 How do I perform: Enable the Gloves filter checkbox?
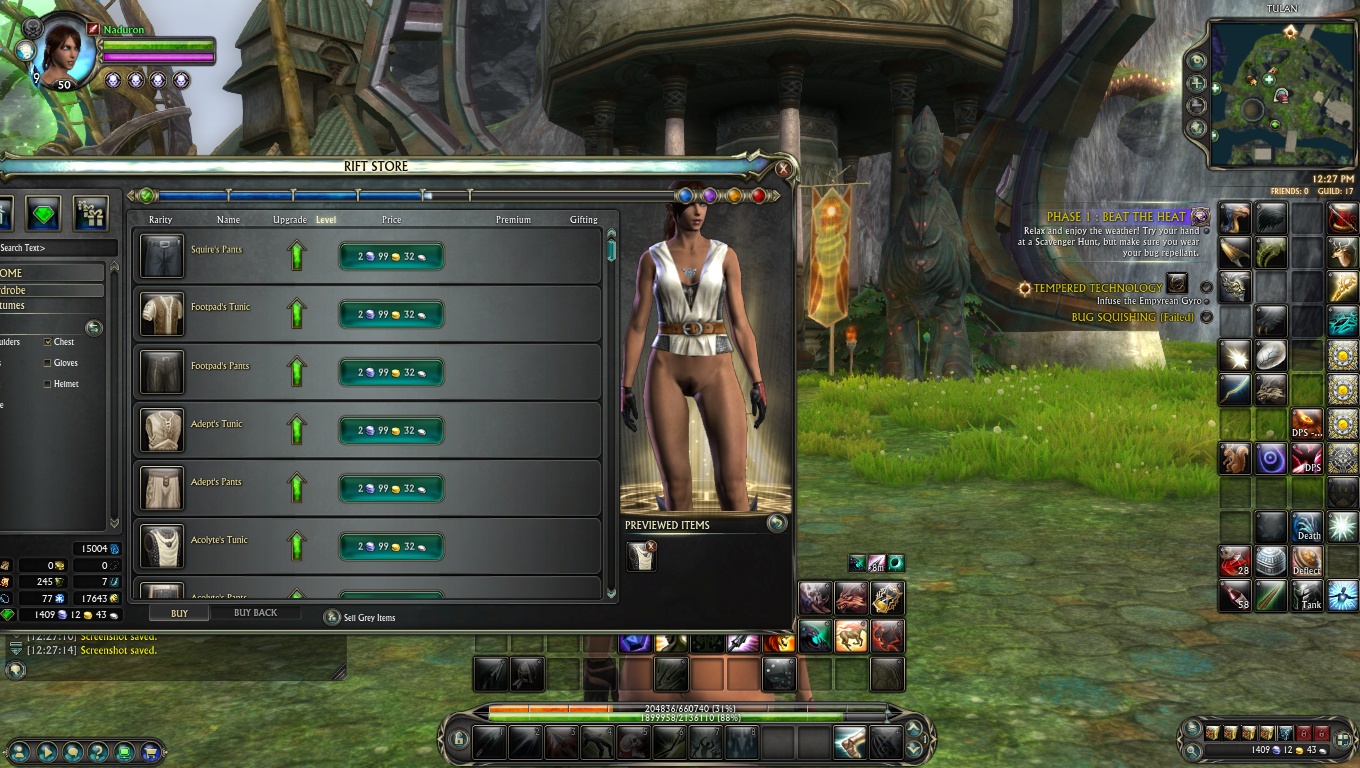(48, 363)
